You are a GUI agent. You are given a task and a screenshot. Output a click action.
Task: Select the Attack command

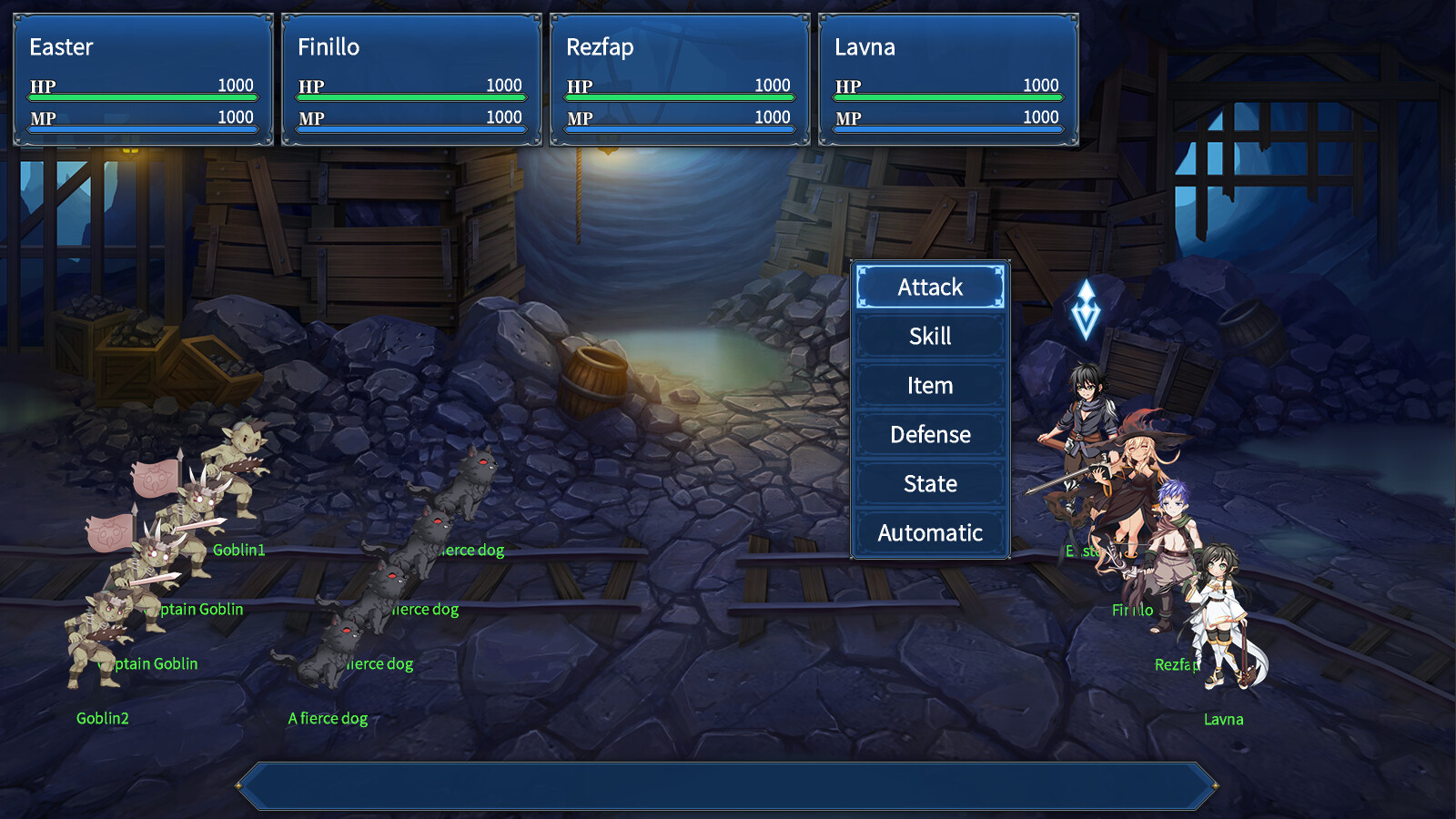pos(929,287)
